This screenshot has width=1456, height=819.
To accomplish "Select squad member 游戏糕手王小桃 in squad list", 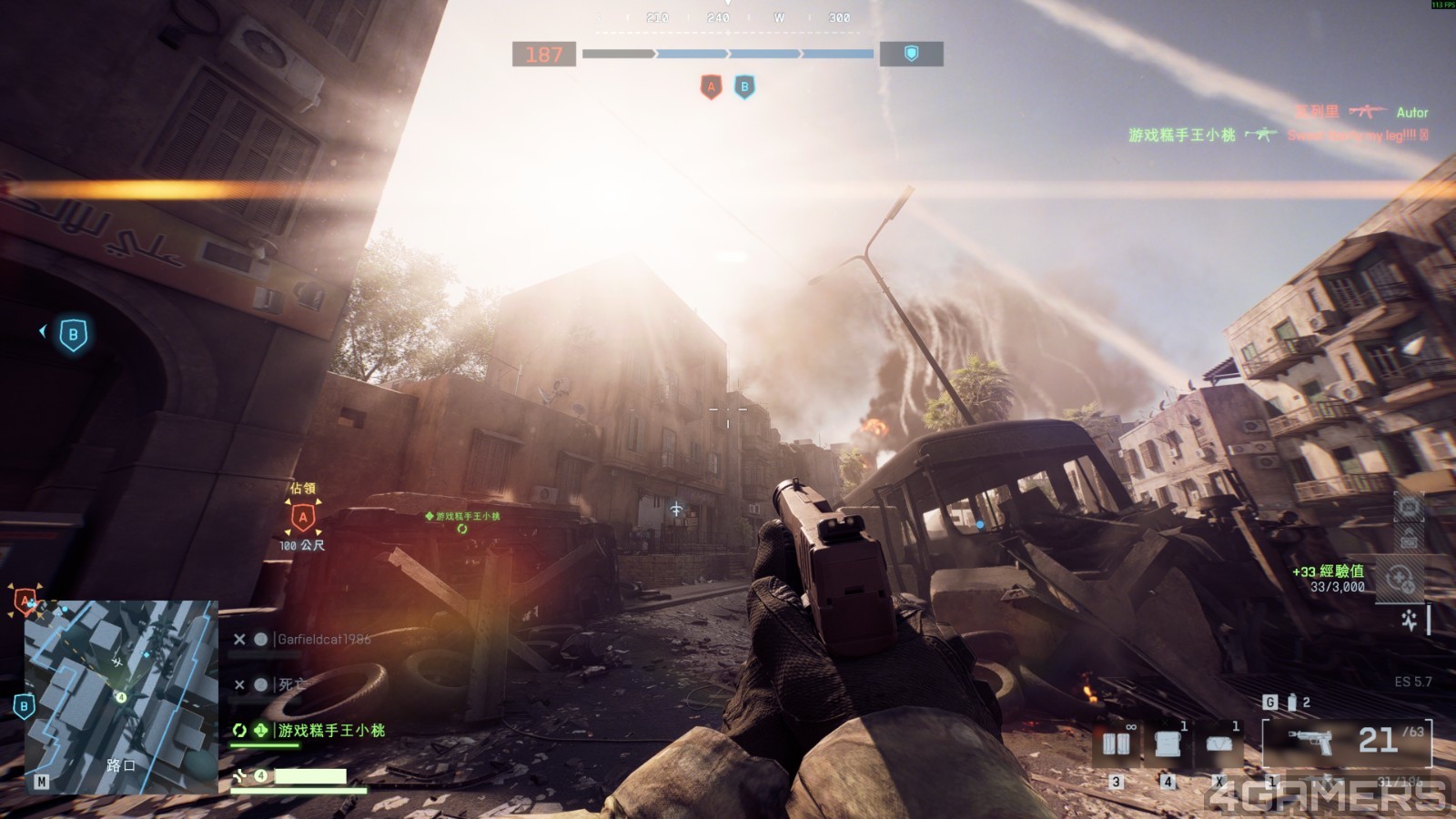I will click(x=330, y=731).
